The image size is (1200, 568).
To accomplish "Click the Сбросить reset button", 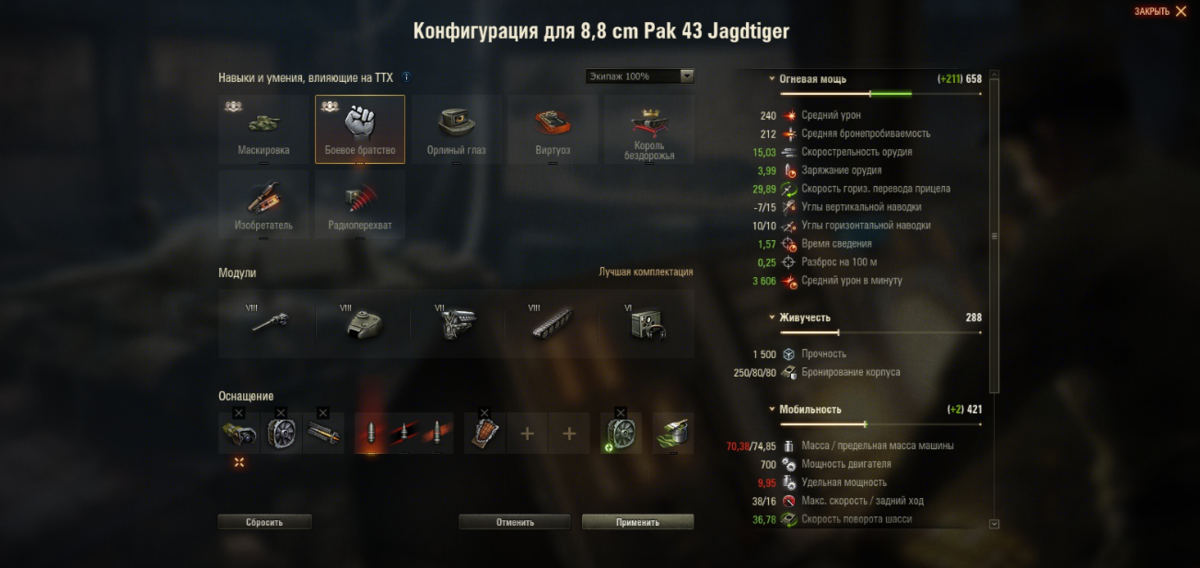I will coord(265,522).
